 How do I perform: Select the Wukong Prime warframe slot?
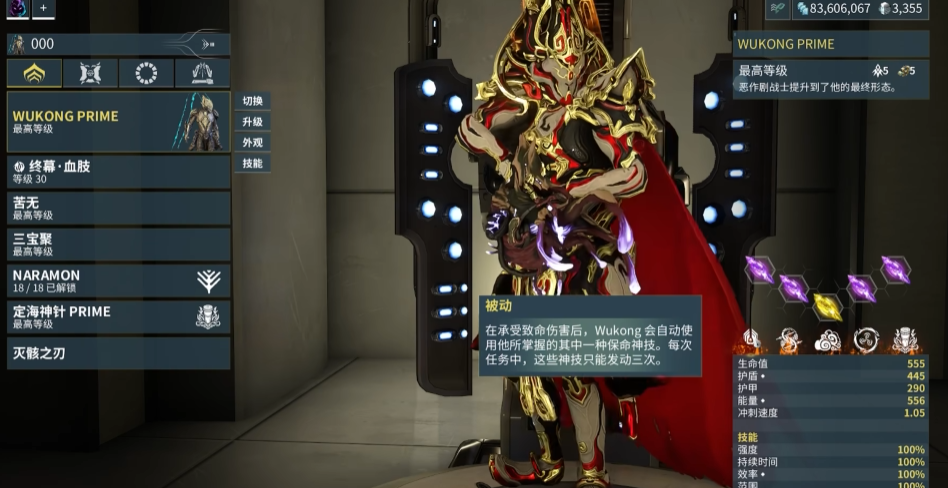(119, 122)
